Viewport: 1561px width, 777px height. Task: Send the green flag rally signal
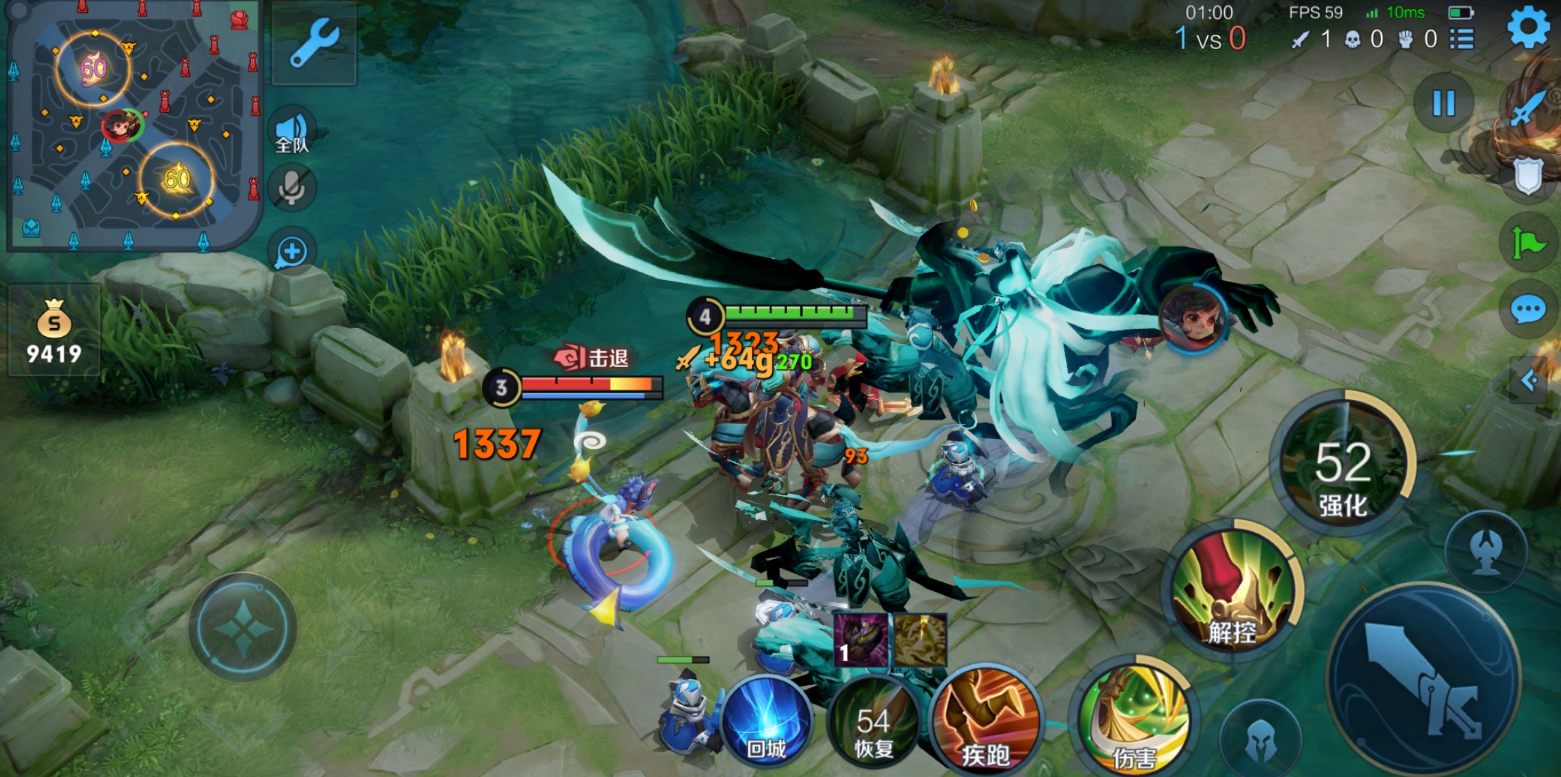1527,243
